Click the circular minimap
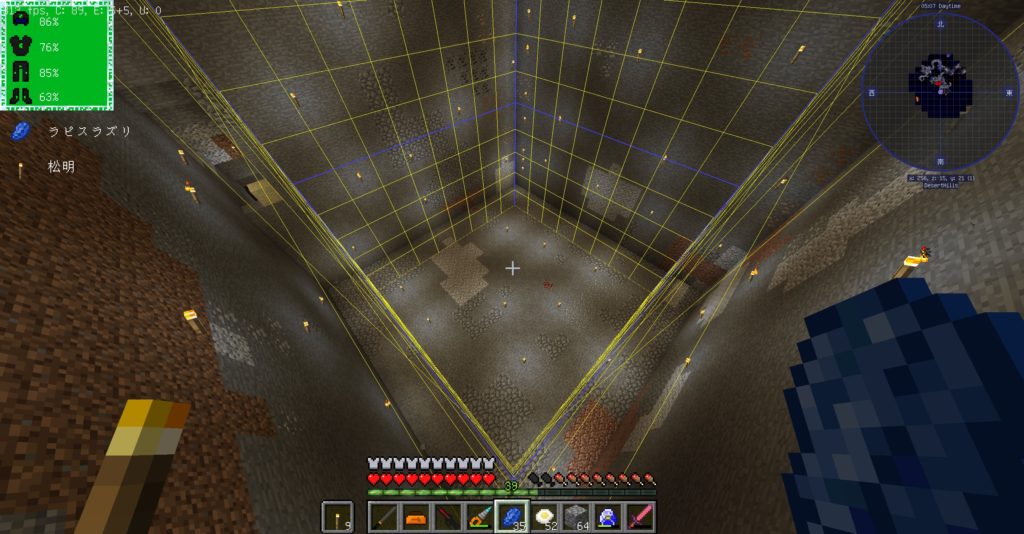The width and height of the screenshot is (1024, 534). click(939, 90)
